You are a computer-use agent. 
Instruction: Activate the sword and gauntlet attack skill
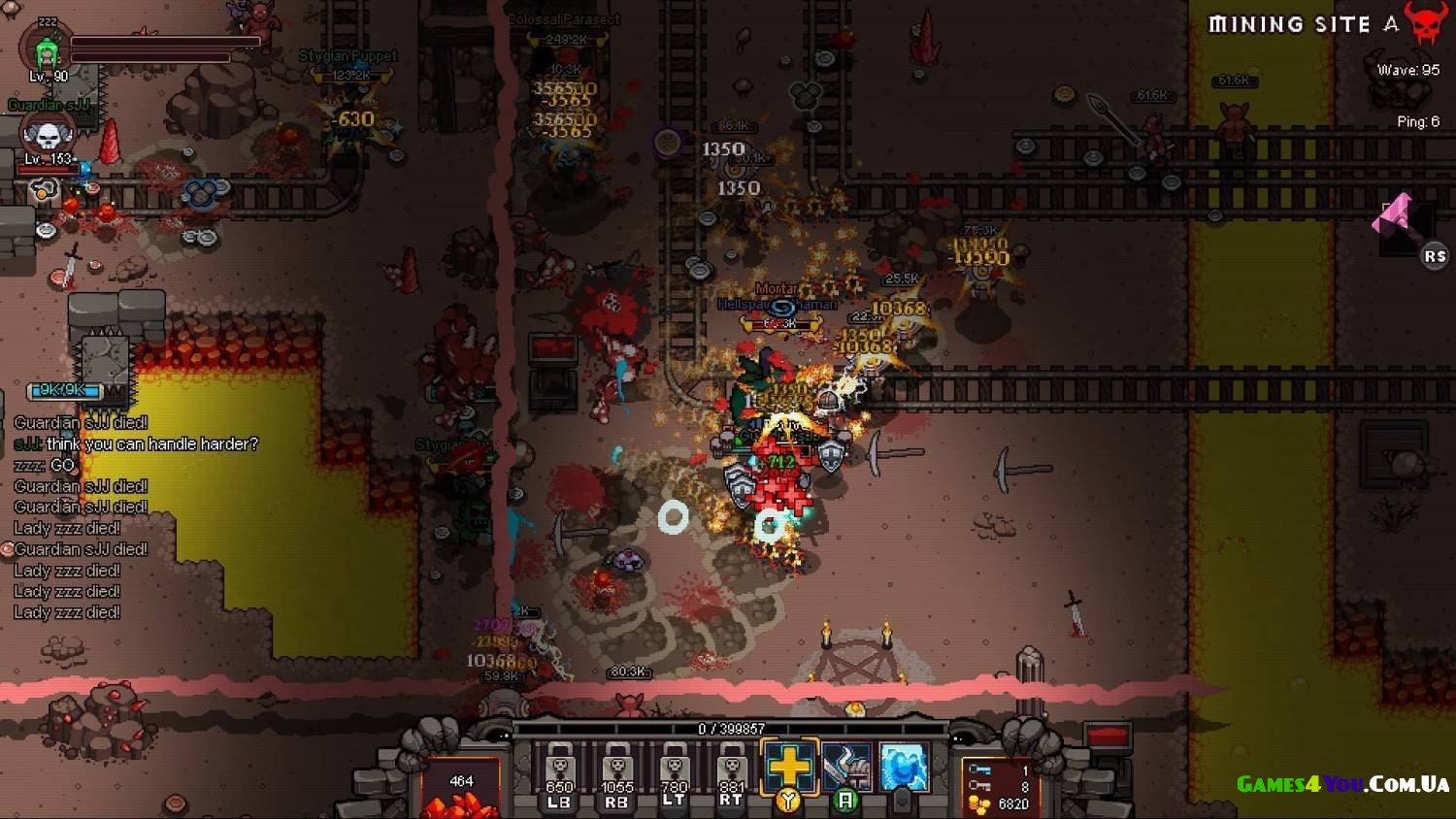(x=846, y=769)
